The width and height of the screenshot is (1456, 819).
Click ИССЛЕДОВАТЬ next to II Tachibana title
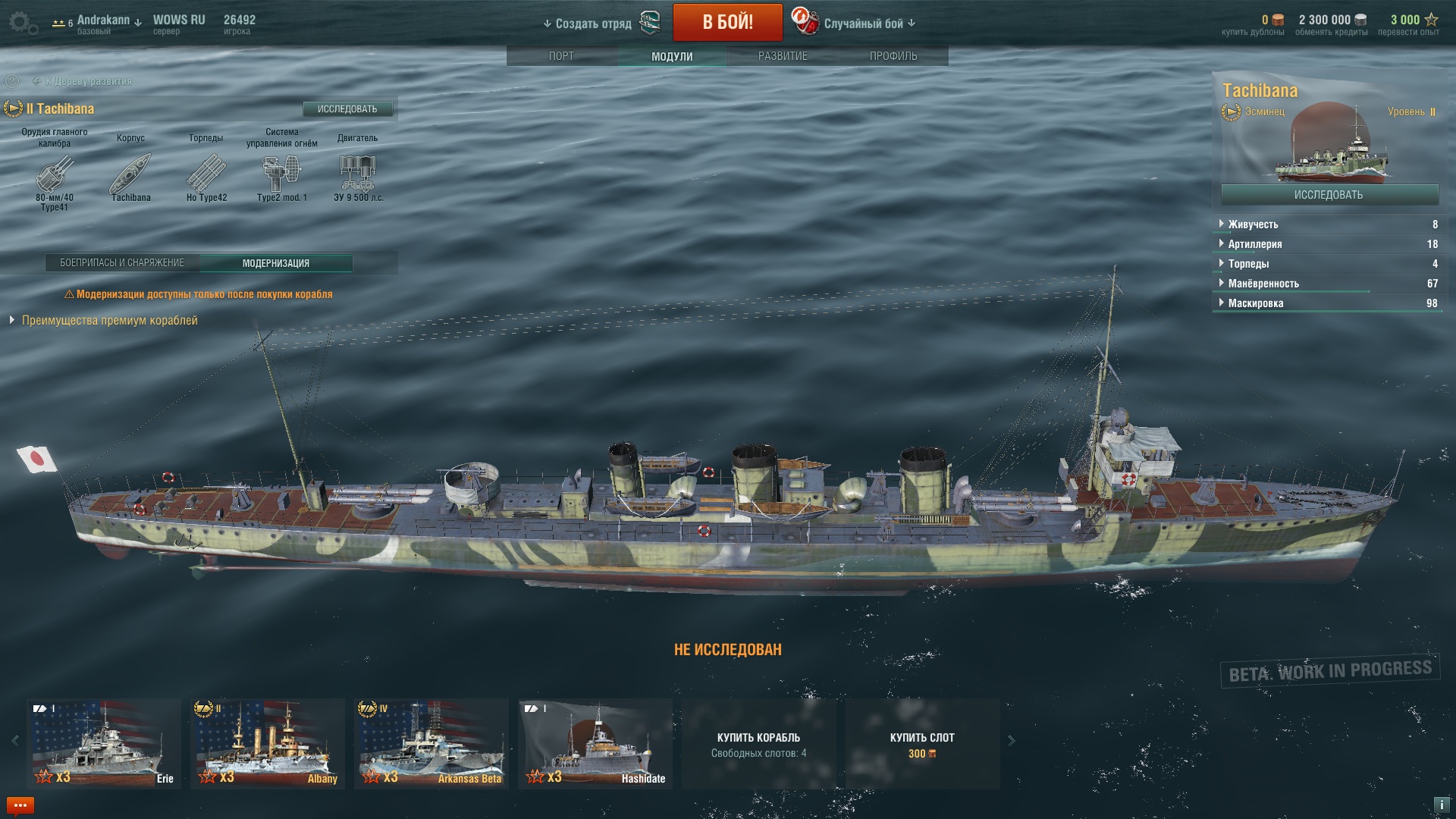point(347,109)
